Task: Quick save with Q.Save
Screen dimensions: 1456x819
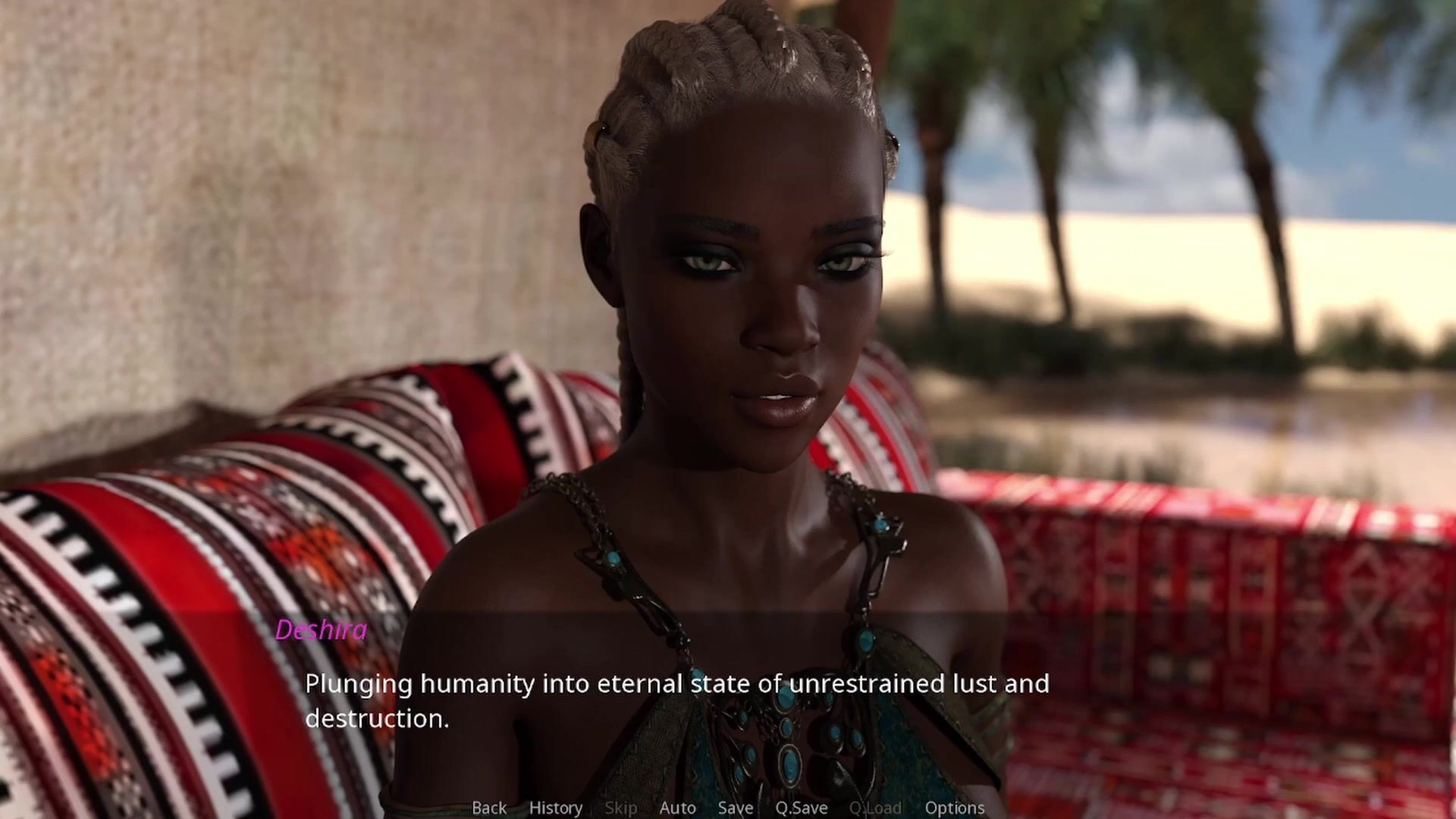Action: tap(801, 808)
